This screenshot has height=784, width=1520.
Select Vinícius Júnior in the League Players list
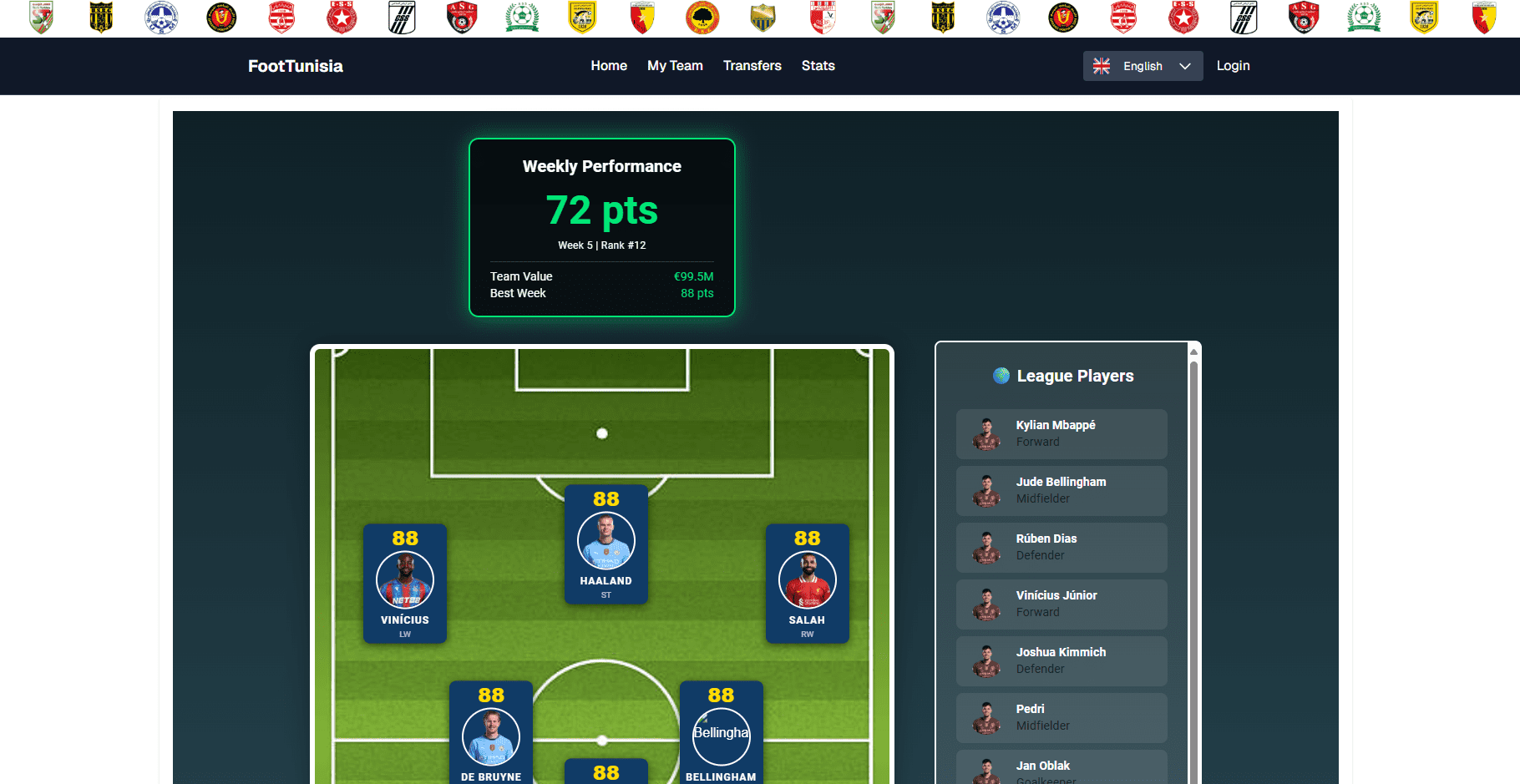[1061, 604]
